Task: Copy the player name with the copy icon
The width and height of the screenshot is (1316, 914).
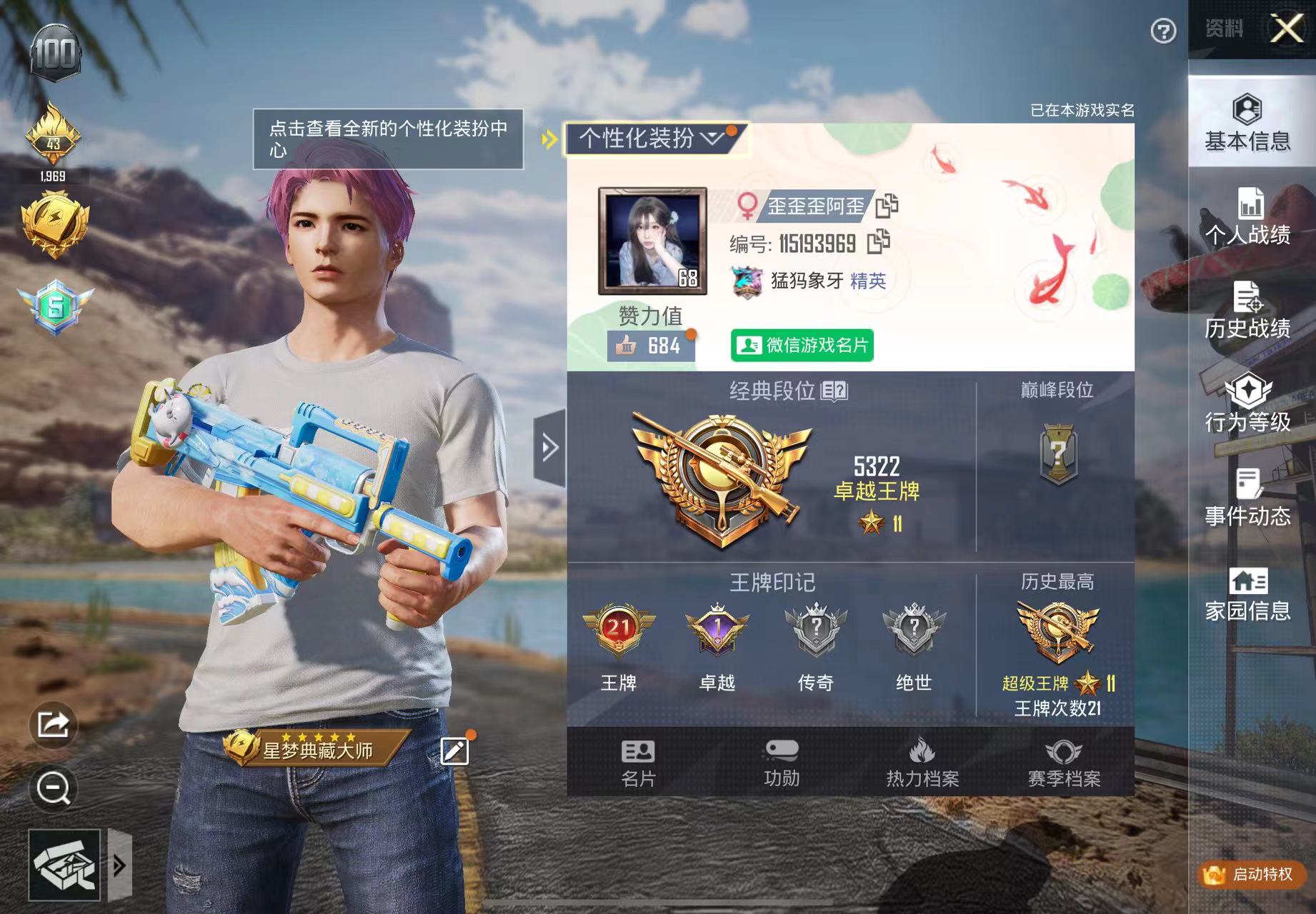Action: point(885,205)
